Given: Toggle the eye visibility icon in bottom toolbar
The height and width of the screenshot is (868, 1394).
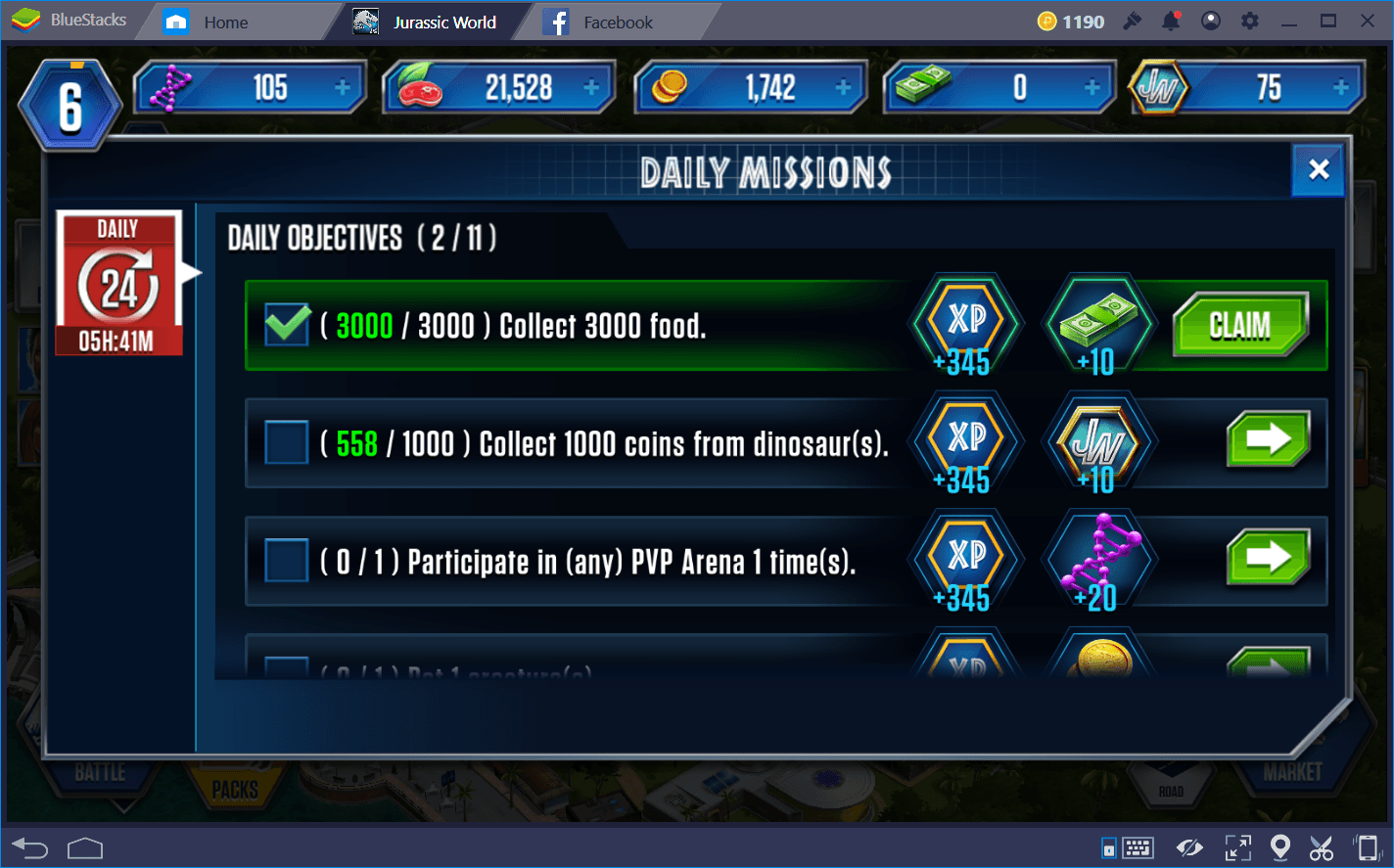Looking at the screenshot, I should (1189, 847).
